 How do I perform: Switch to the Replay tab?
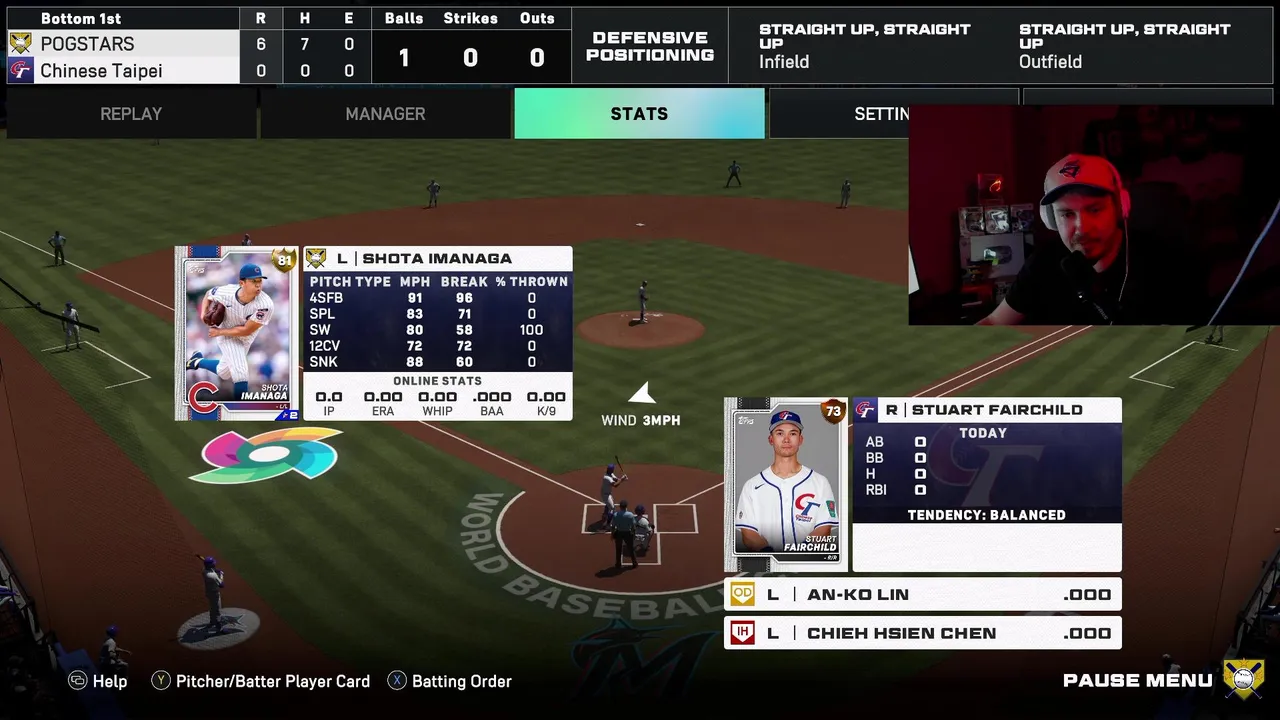click(131, 114)
